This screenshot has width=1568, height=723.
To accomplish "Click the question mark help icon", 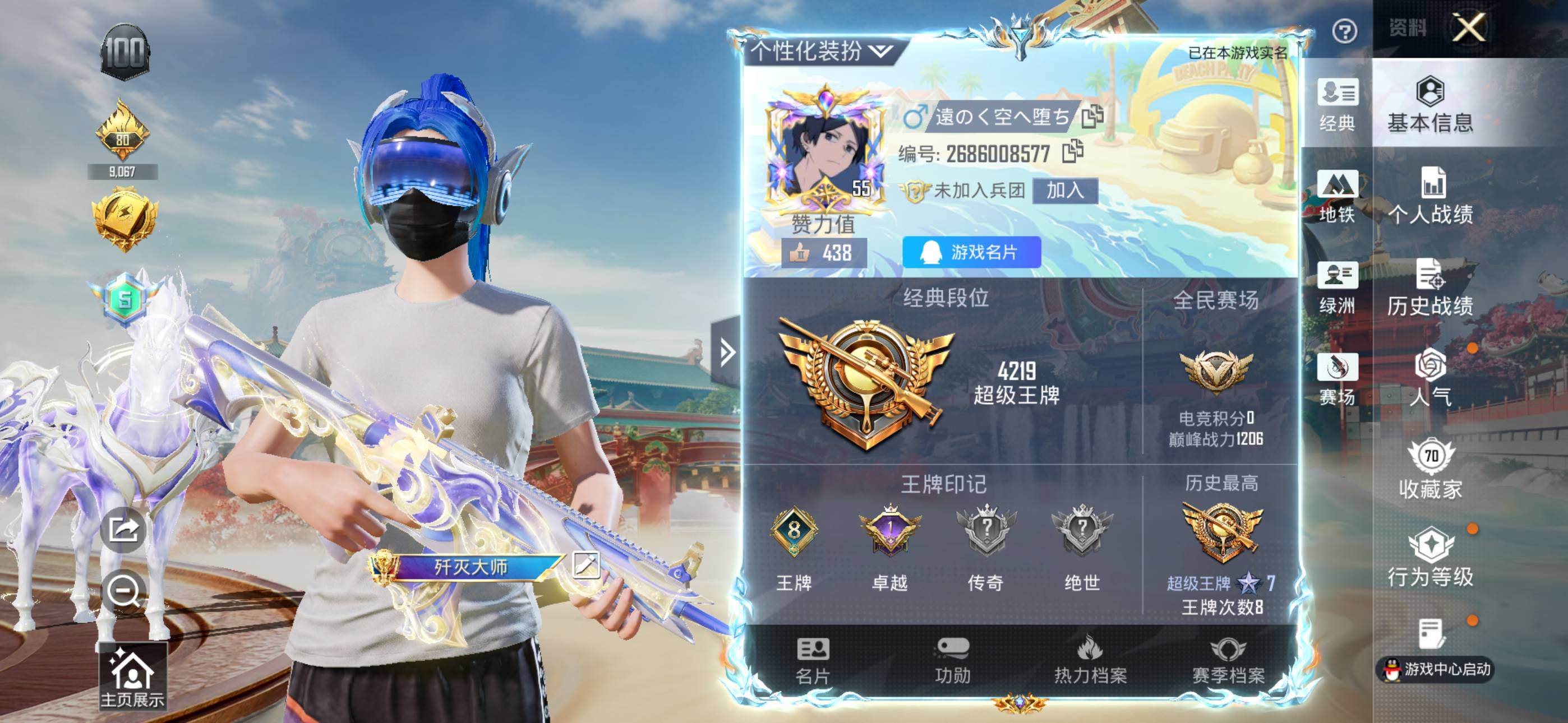I will coord(1344,31).
